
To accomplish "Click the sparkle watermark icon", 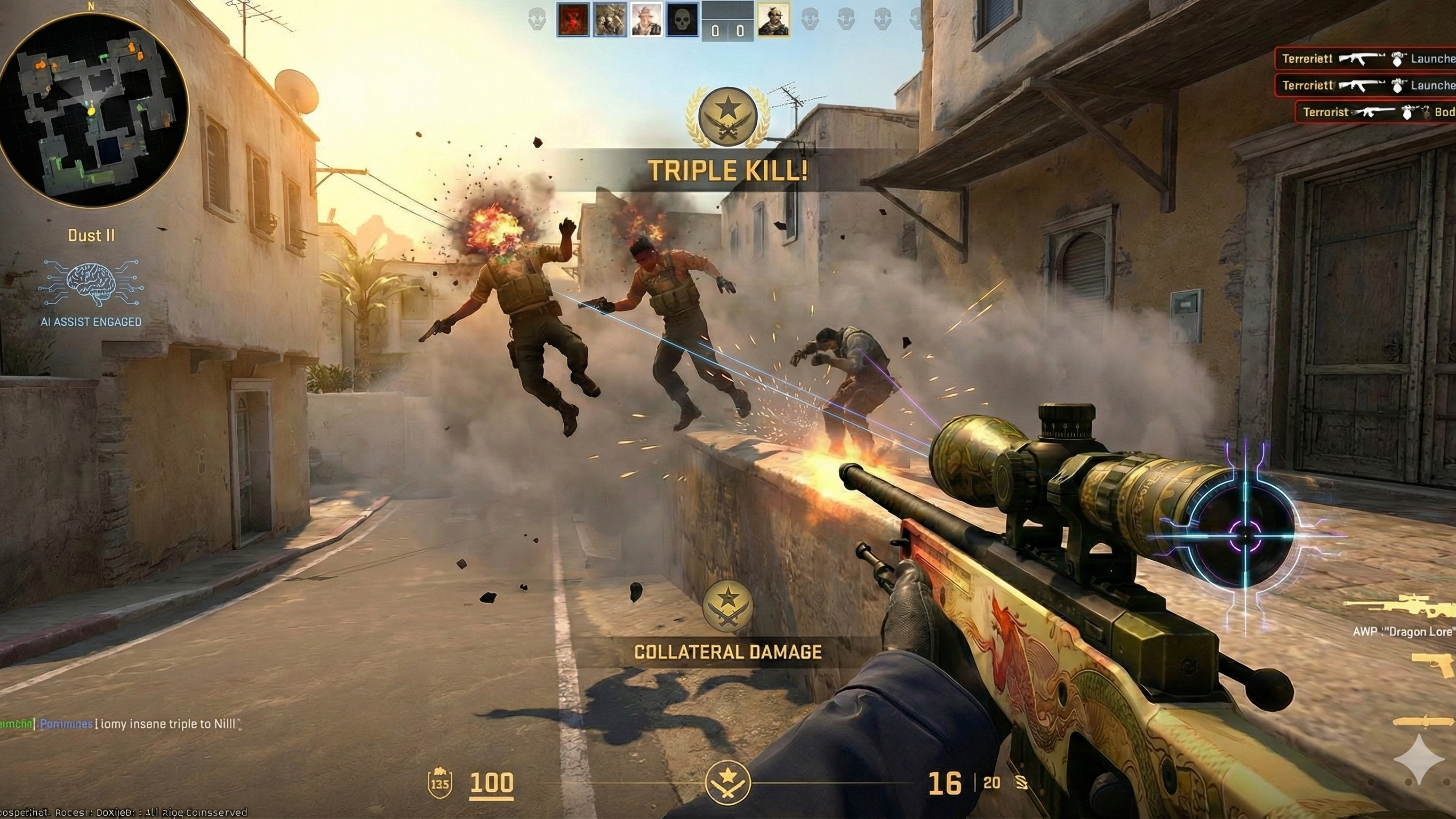I will coord(1419,759).
